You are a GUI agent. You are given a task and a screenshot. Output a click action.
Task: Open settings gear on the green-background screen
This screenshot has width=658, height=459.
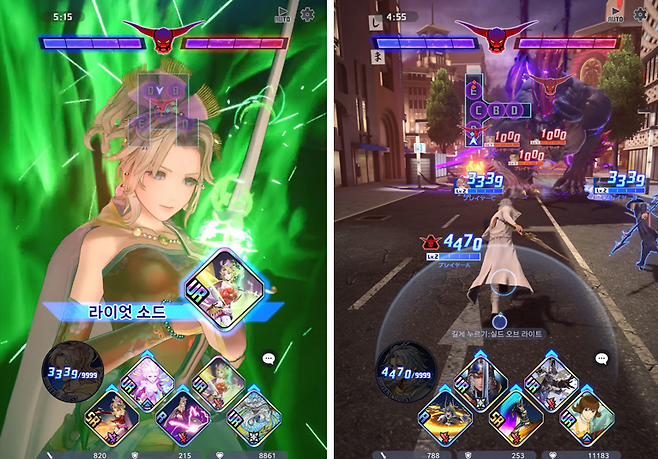tap(307, 15)
